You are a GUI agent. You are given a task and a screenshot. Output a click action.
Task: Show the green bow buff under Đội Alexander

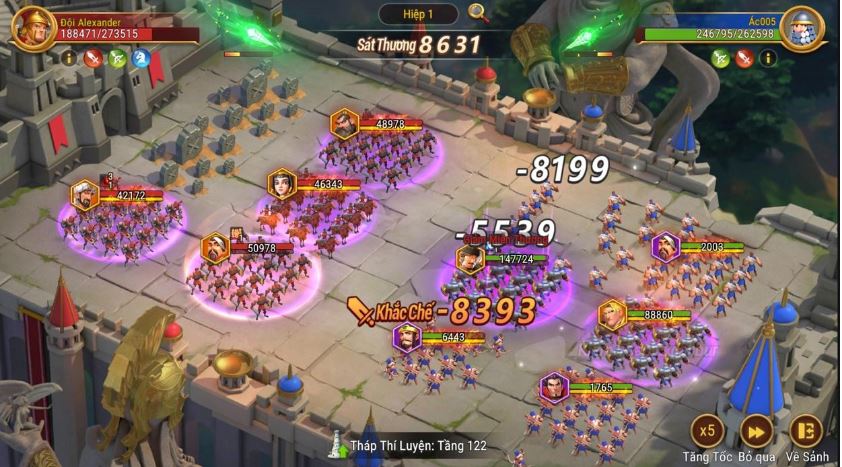(x=118, y=58)
